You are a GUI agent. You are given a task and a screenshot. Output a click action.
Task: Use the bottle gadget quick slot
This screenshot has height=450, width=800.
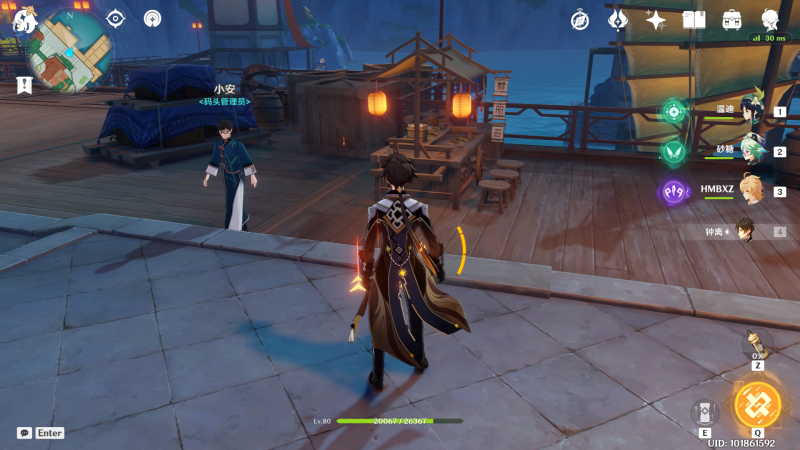757,346
